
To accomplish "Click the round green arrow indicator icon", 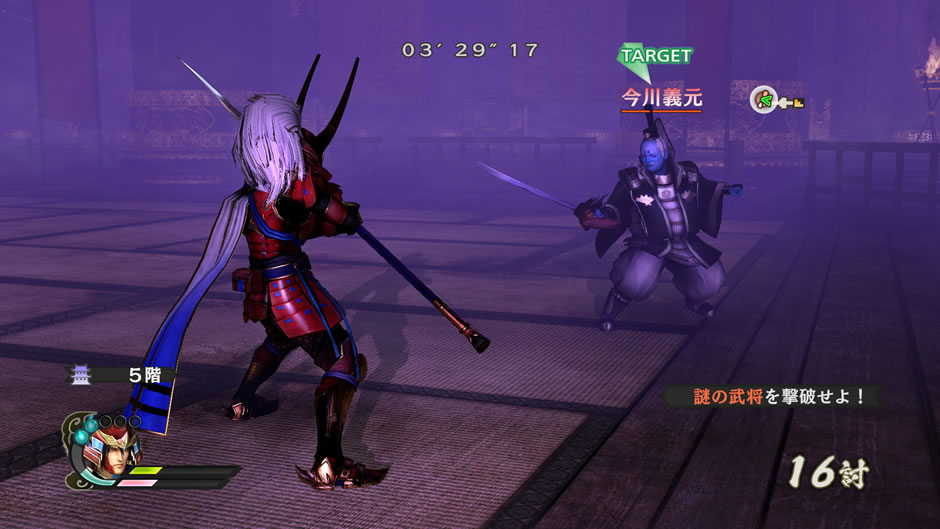I will click(x=764, y=100).
